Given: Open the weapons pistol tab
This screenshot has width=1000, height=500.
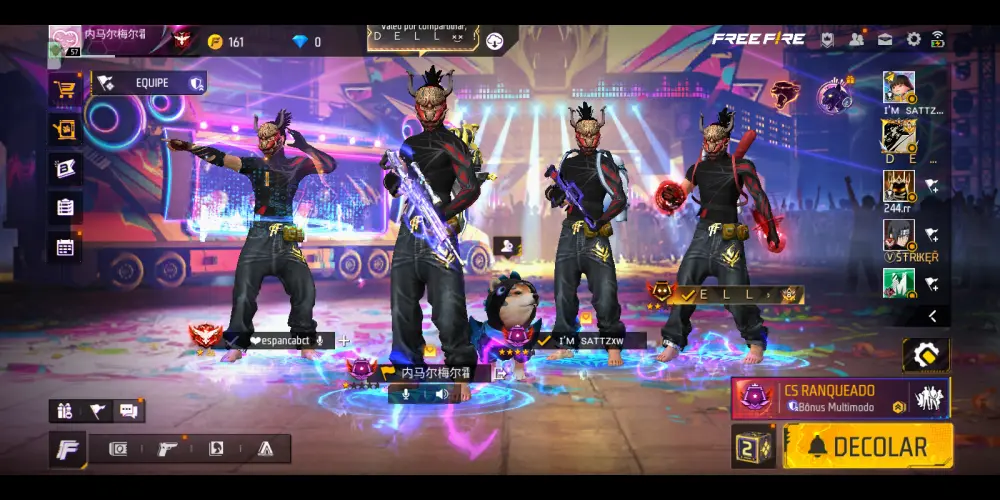Looking at the screenshot, I should coord(167,449).
